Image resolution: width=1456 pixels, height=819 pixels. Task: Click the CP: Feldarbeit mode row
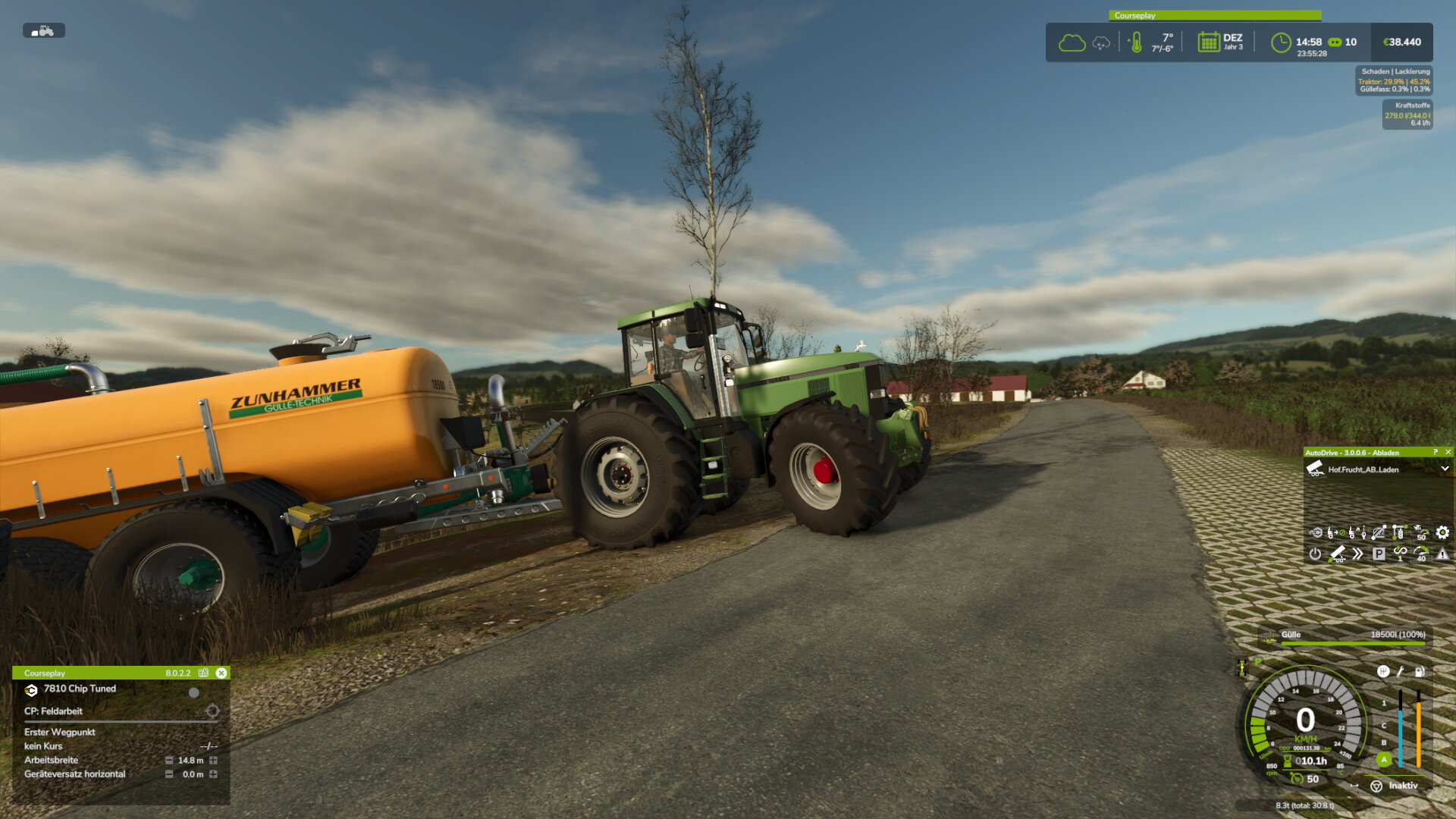pos(53,711)
